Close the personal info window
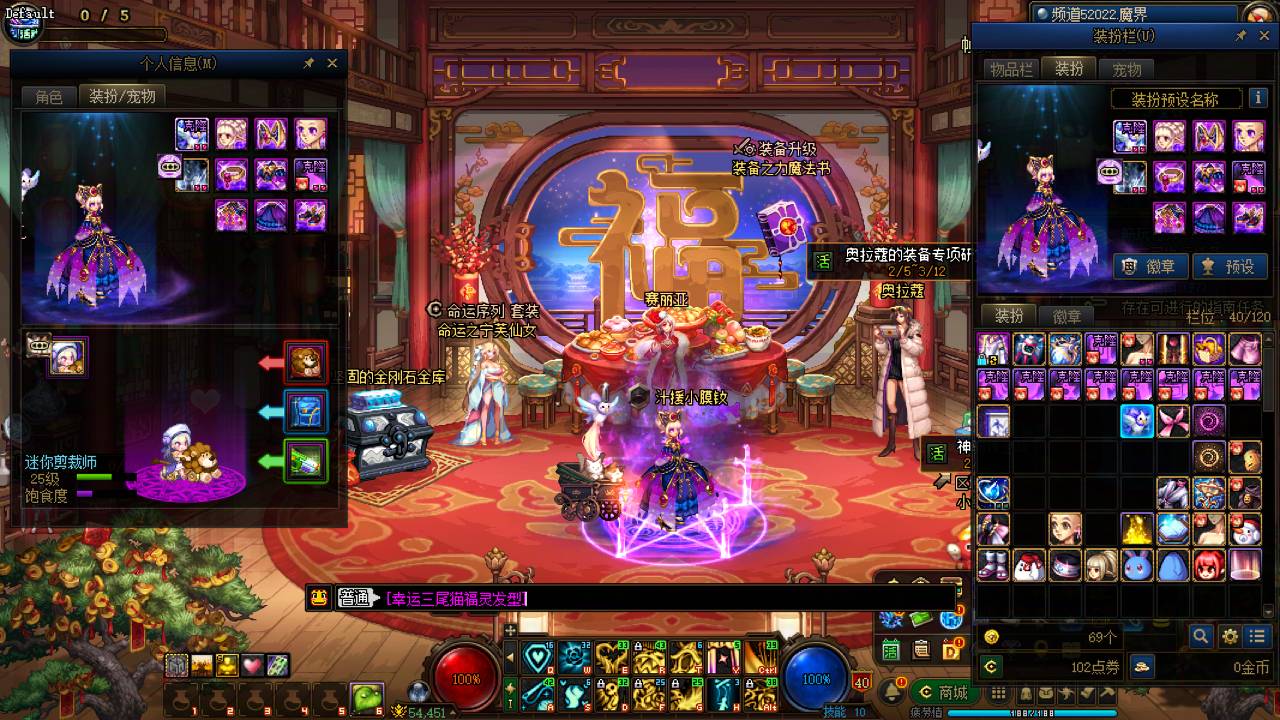This screenshot has height=720, width=1280. click(332, 63)
